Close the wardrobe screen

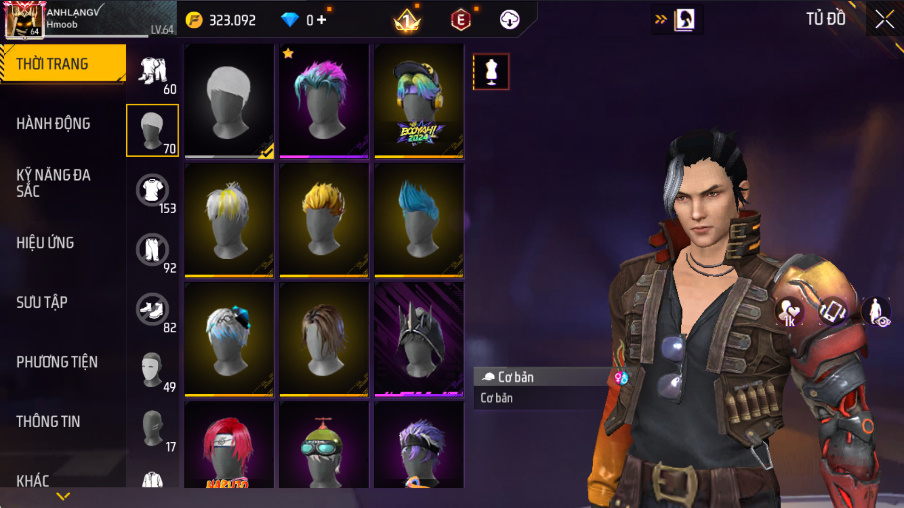(x=884, y=19)
